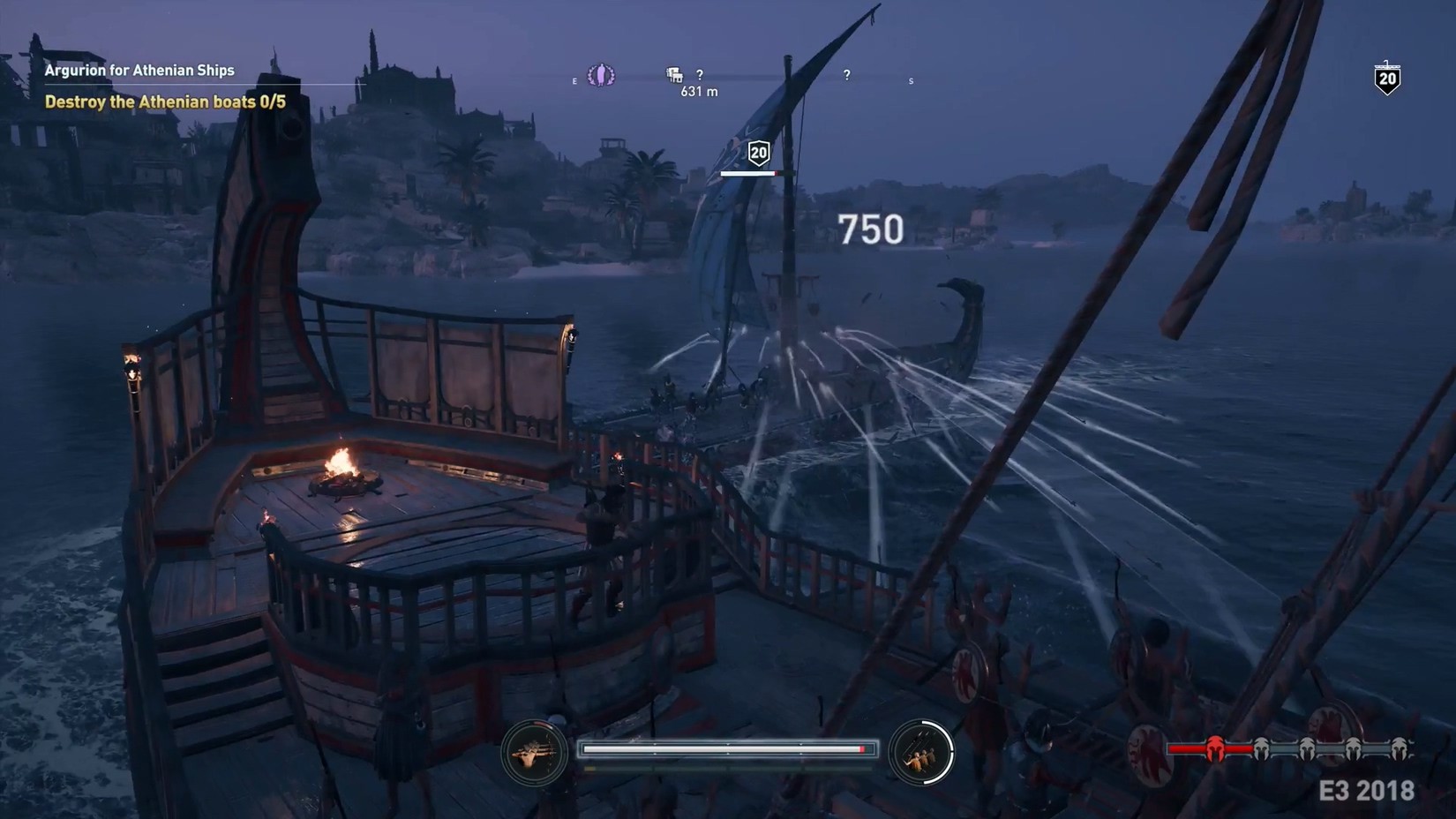1456x819 pixels.
Task: Click the question mark marker near the south heading
Action: [x=846, y=75]
